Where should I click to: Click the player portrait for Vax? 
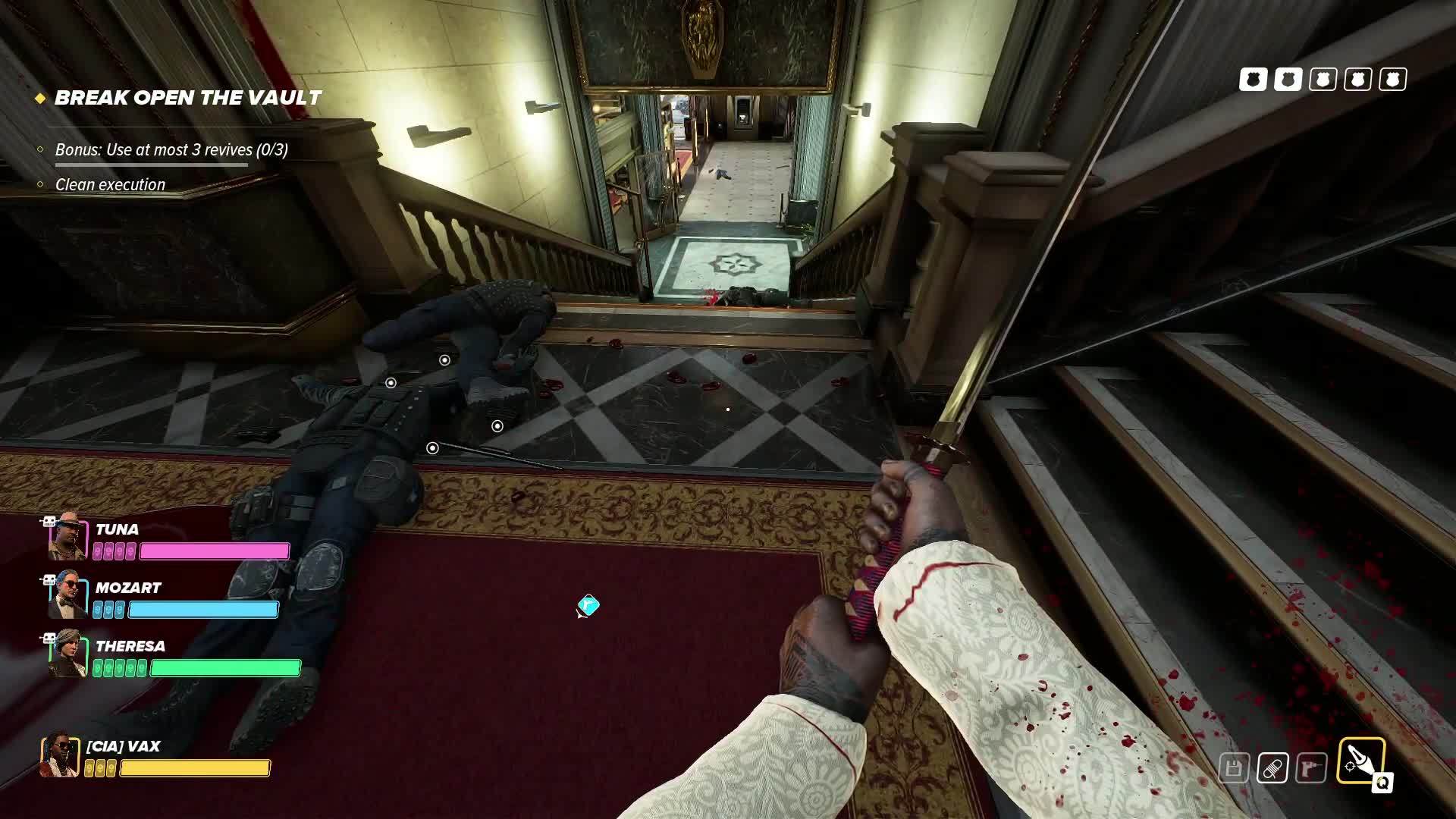coord(60,755)
